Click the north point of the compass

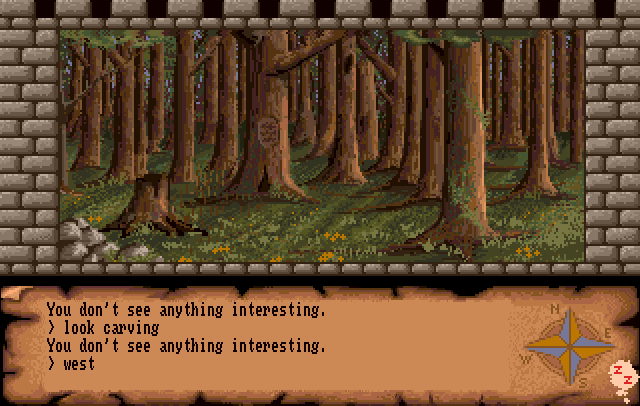tap(572, 313)
